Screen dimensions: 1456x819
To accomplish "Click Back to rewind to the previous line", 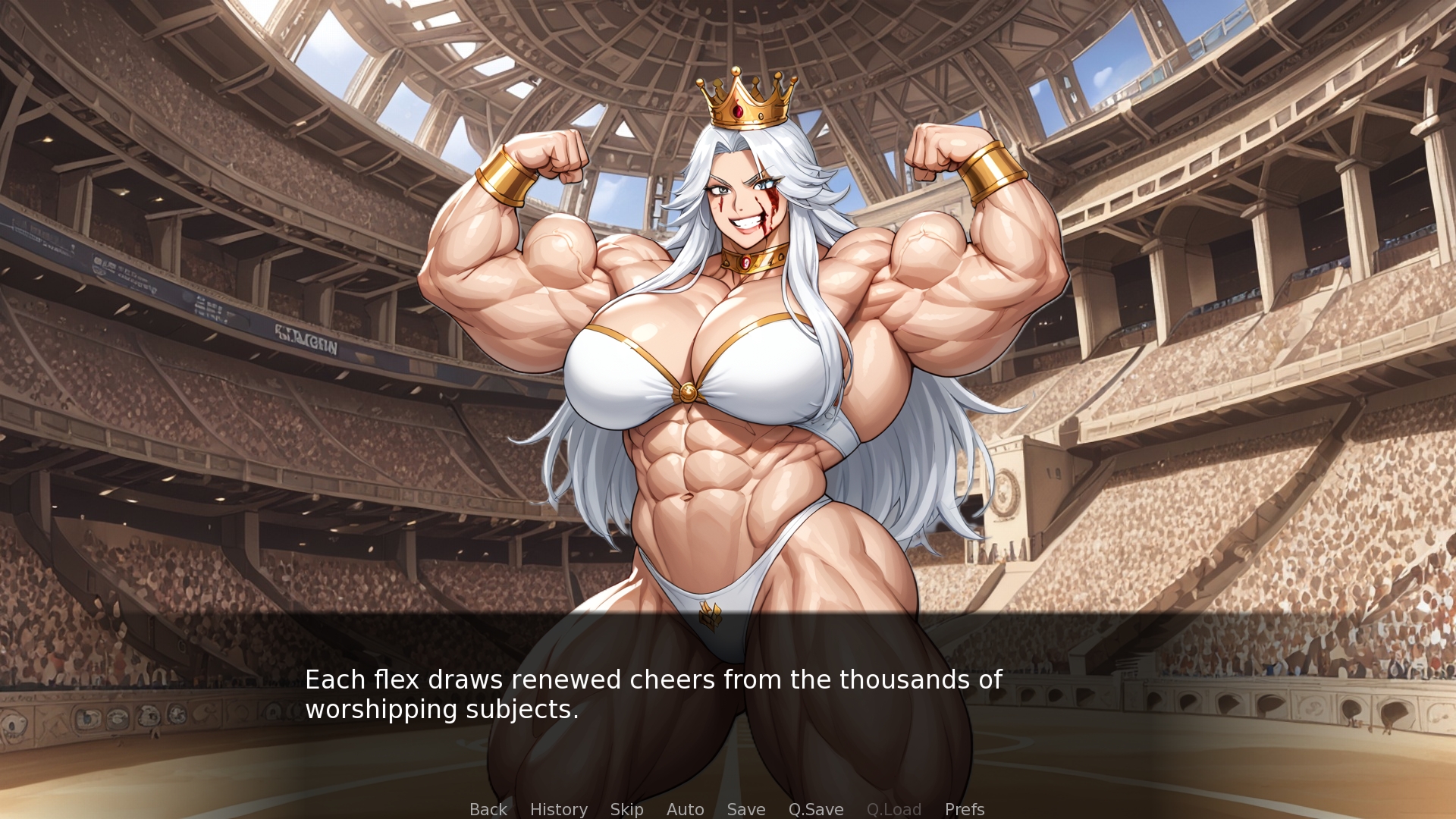I will [x=488, y=809].
